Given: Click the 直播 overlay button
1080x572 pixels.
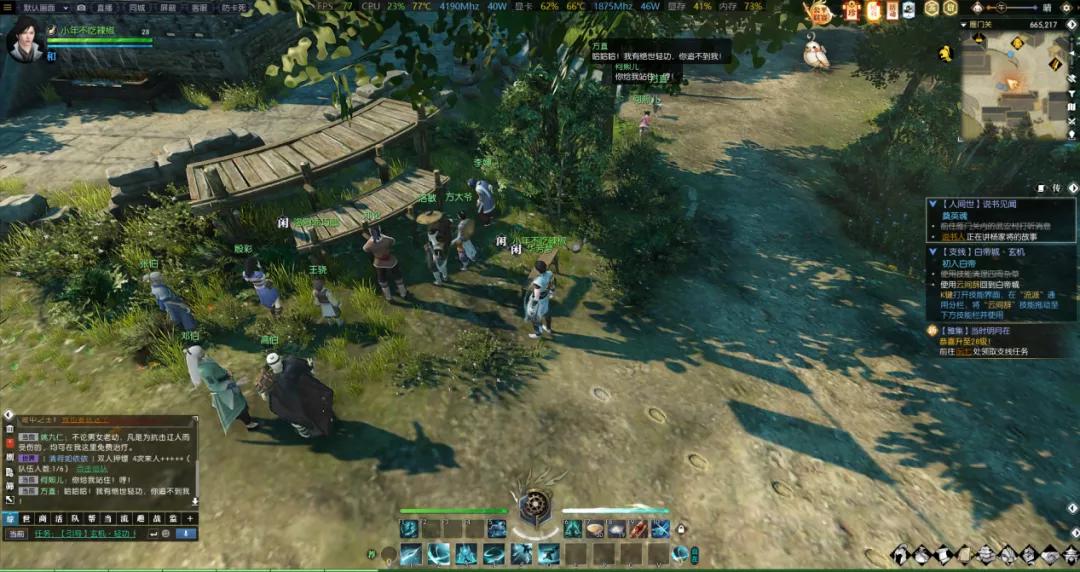Looking at the screenshot, I should tap(104, 7).
